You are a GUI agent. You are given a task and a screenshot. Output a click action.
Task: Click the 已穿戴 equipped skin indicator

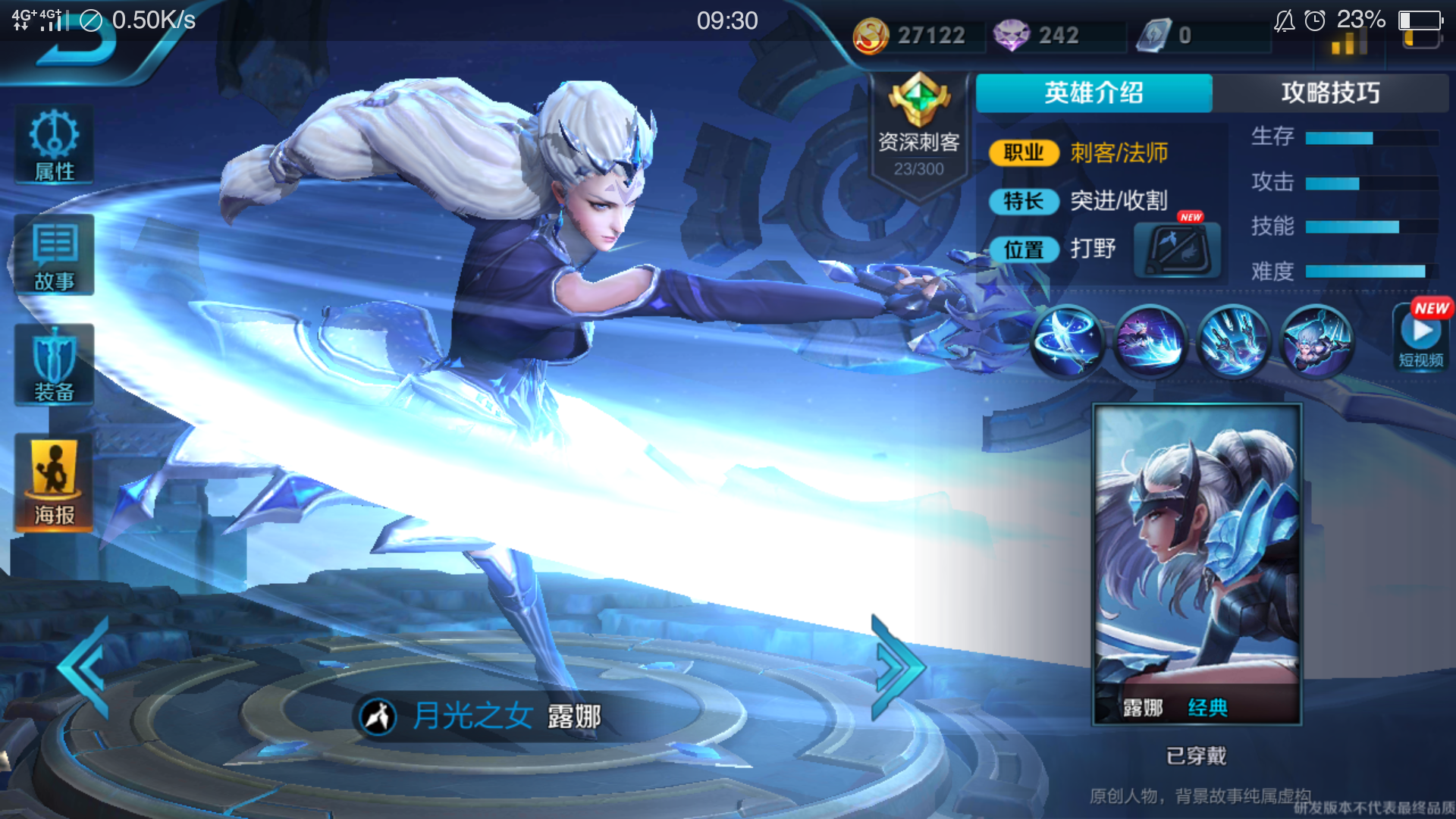point(1195,755)
